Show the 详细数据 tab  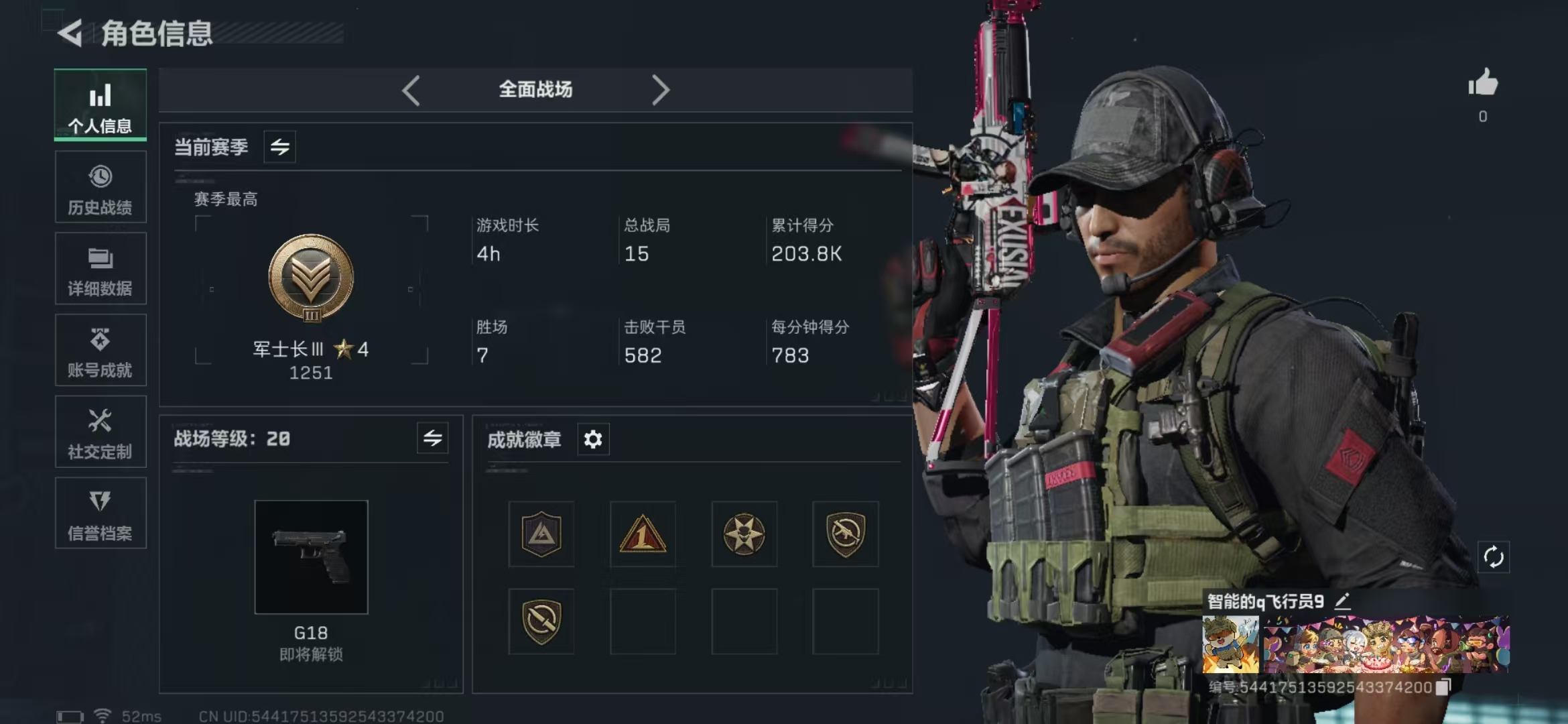click(101, 269)
